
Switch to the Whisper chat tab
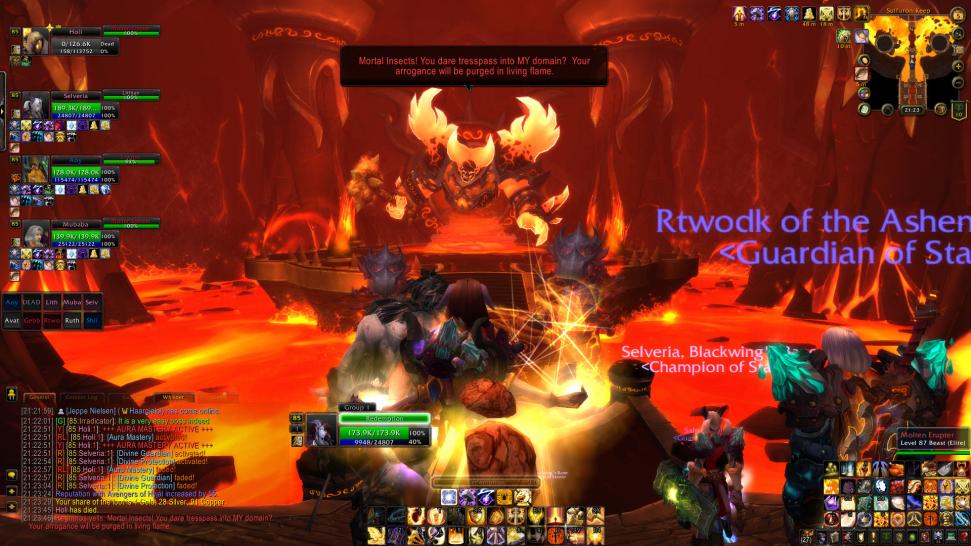click(x=174, y=397)
